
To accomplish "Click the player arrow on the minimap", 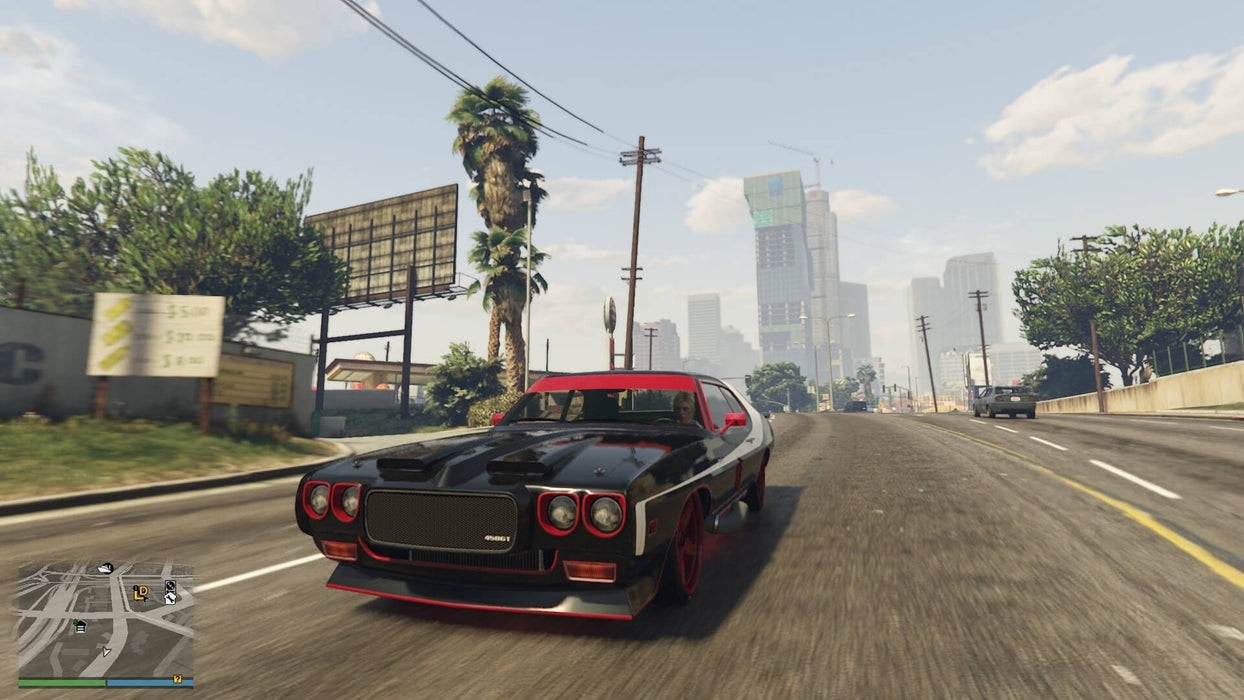I will pos(106,651).
